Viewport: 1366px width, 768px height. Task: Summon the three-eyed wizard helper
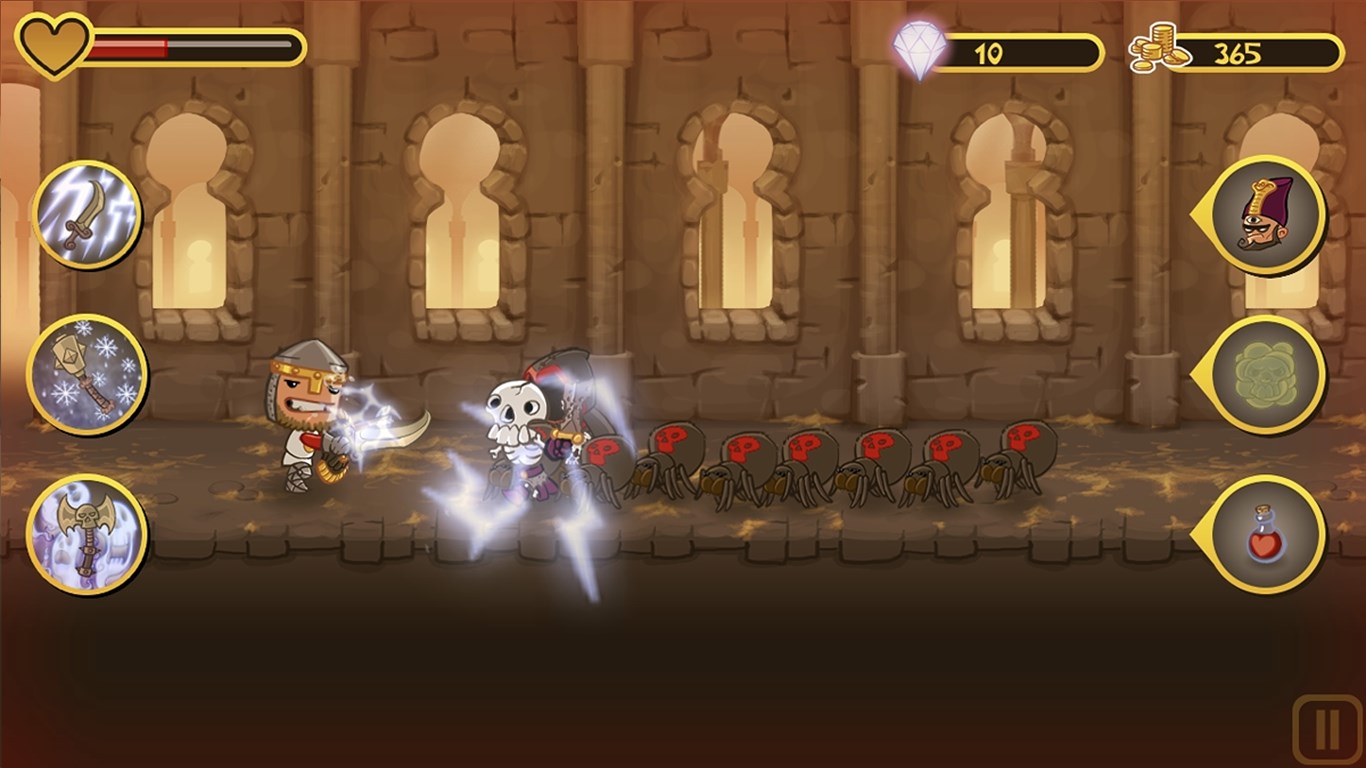pyautogui.click(x=1267, y=215)
